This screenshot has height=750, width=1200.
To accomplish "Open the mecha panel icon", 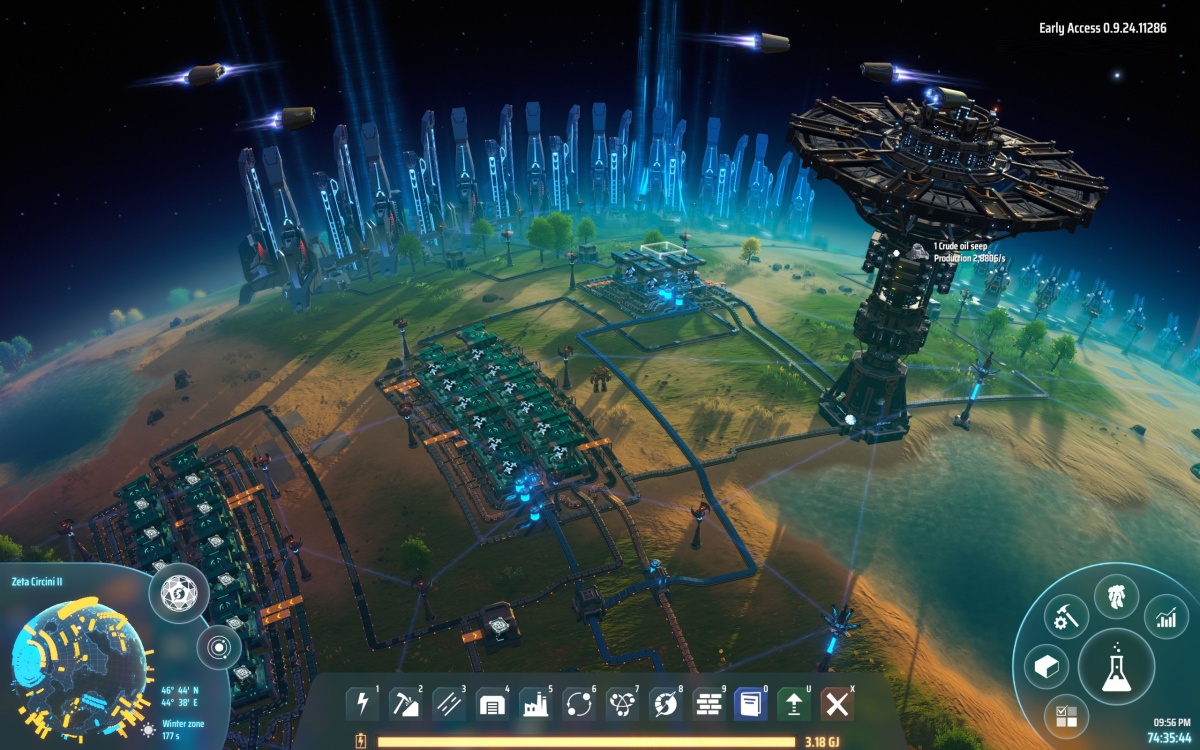I will [x=1116, y=597].
